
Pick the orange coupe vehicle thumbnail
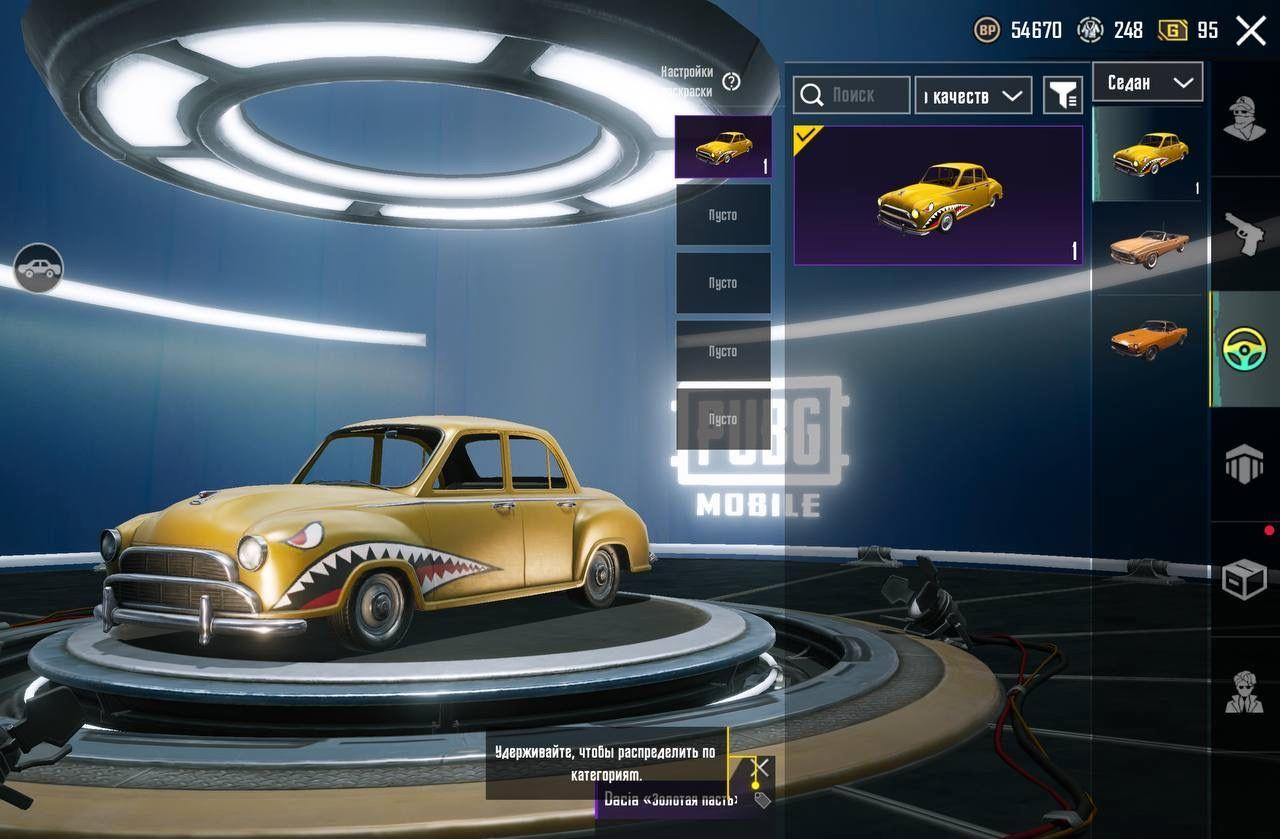(1148, 338)
